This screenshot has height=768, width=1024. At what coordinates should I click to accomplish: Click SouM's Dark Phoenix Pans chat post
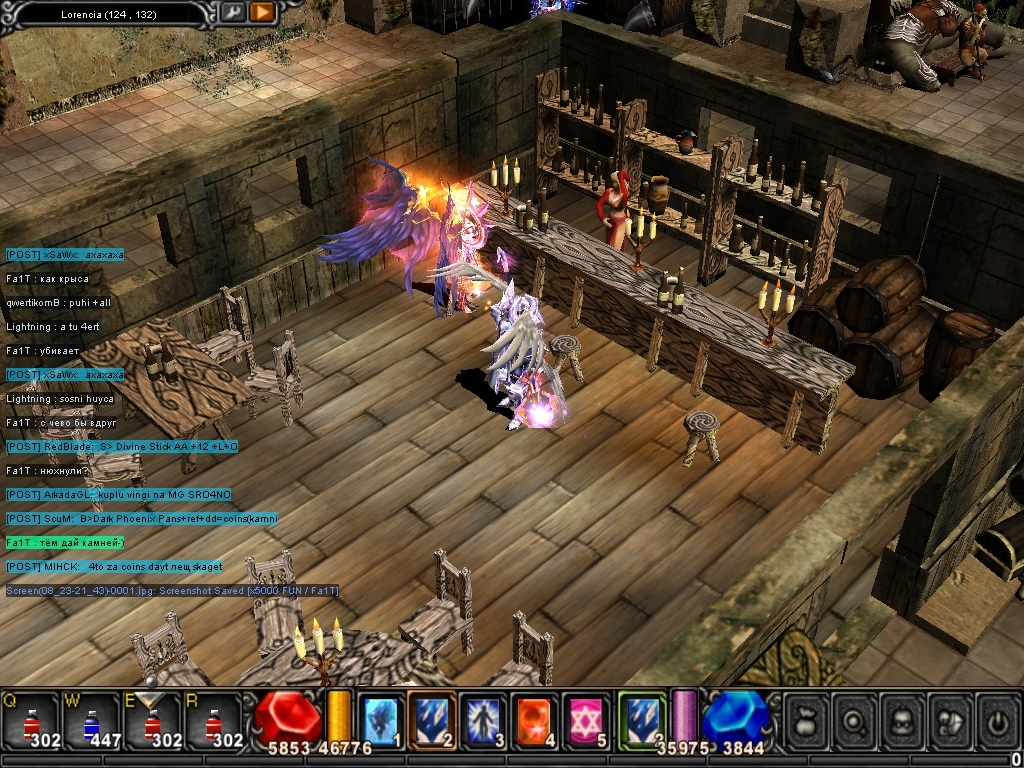click(142, 518)
